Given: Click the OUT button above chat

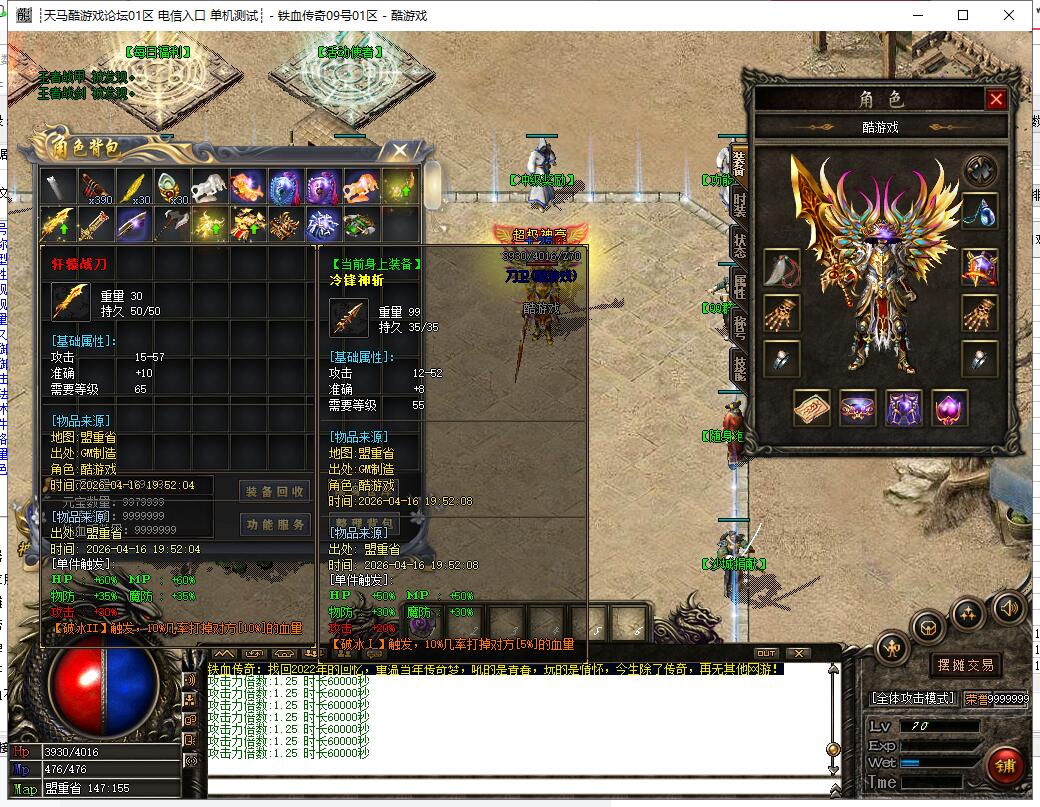Looking at the screenshot, I should tap(766, 653).
